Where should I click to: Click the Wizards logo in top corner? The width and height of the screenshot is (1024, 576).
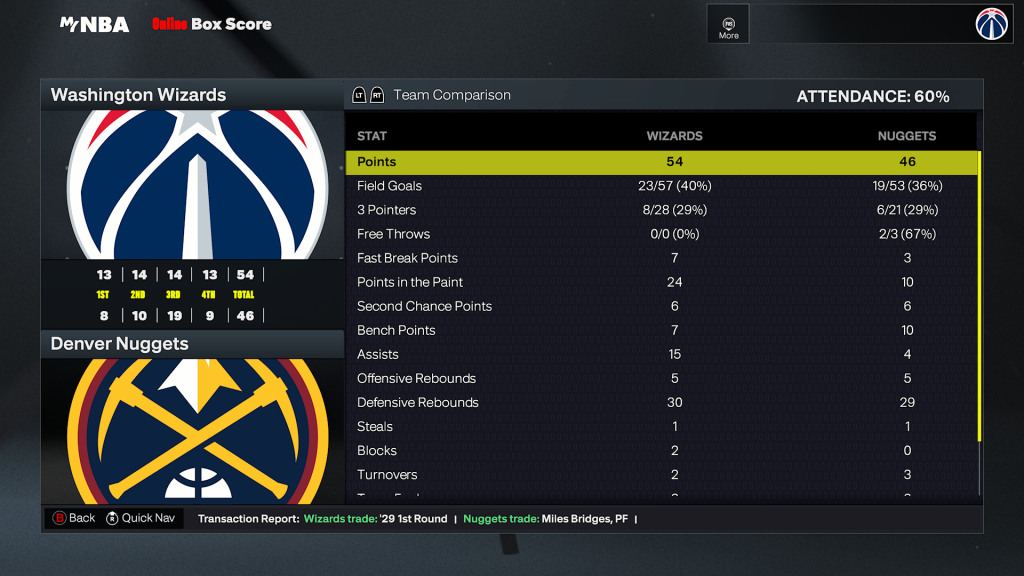(x=993, y=24)
